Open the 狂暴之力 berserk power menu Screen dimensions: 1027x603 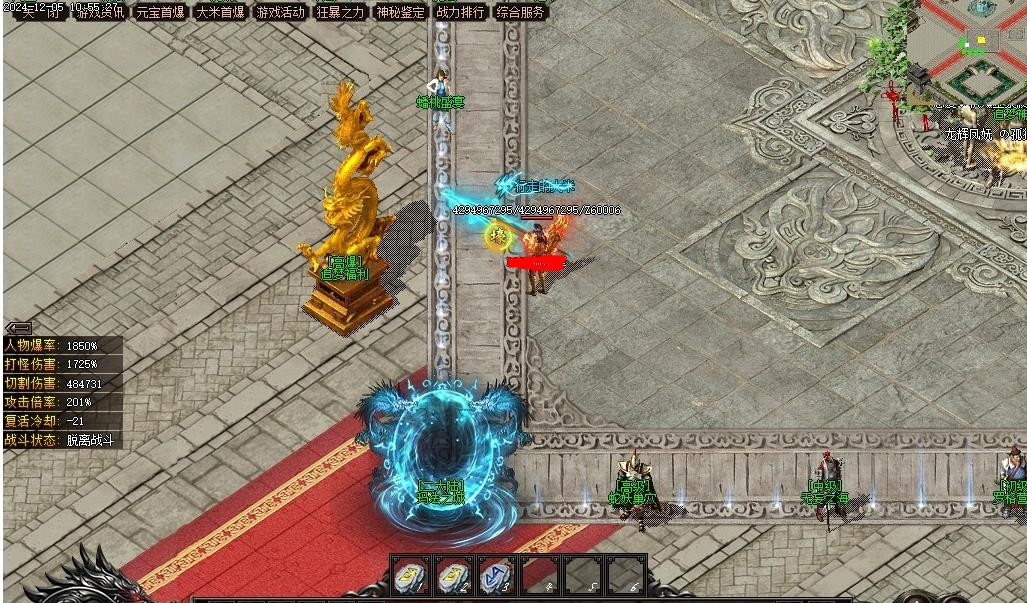tap(340, 12)
